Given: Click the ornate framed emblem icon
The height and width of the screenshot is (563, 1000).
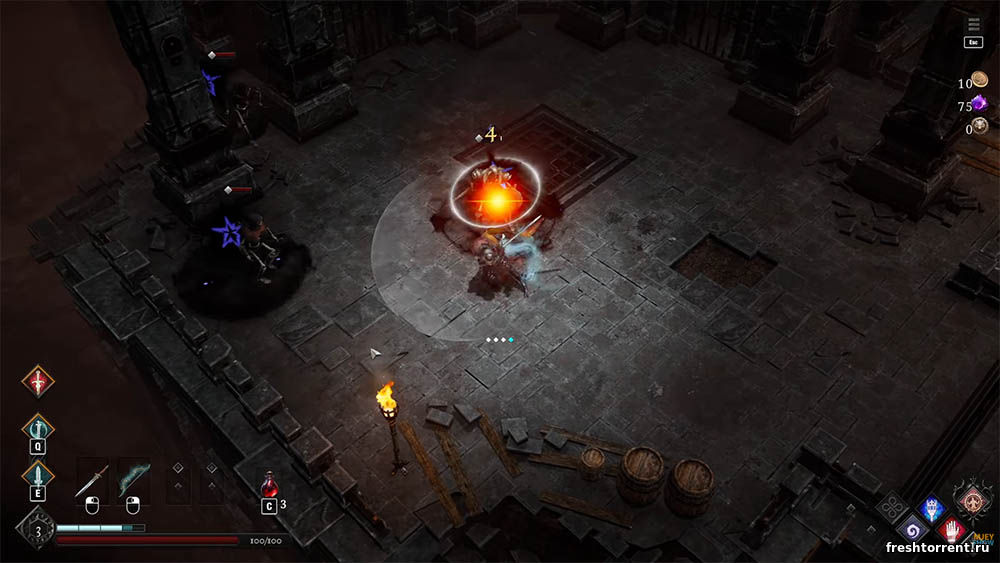Looking at the screenshot, I should [973, 499].
